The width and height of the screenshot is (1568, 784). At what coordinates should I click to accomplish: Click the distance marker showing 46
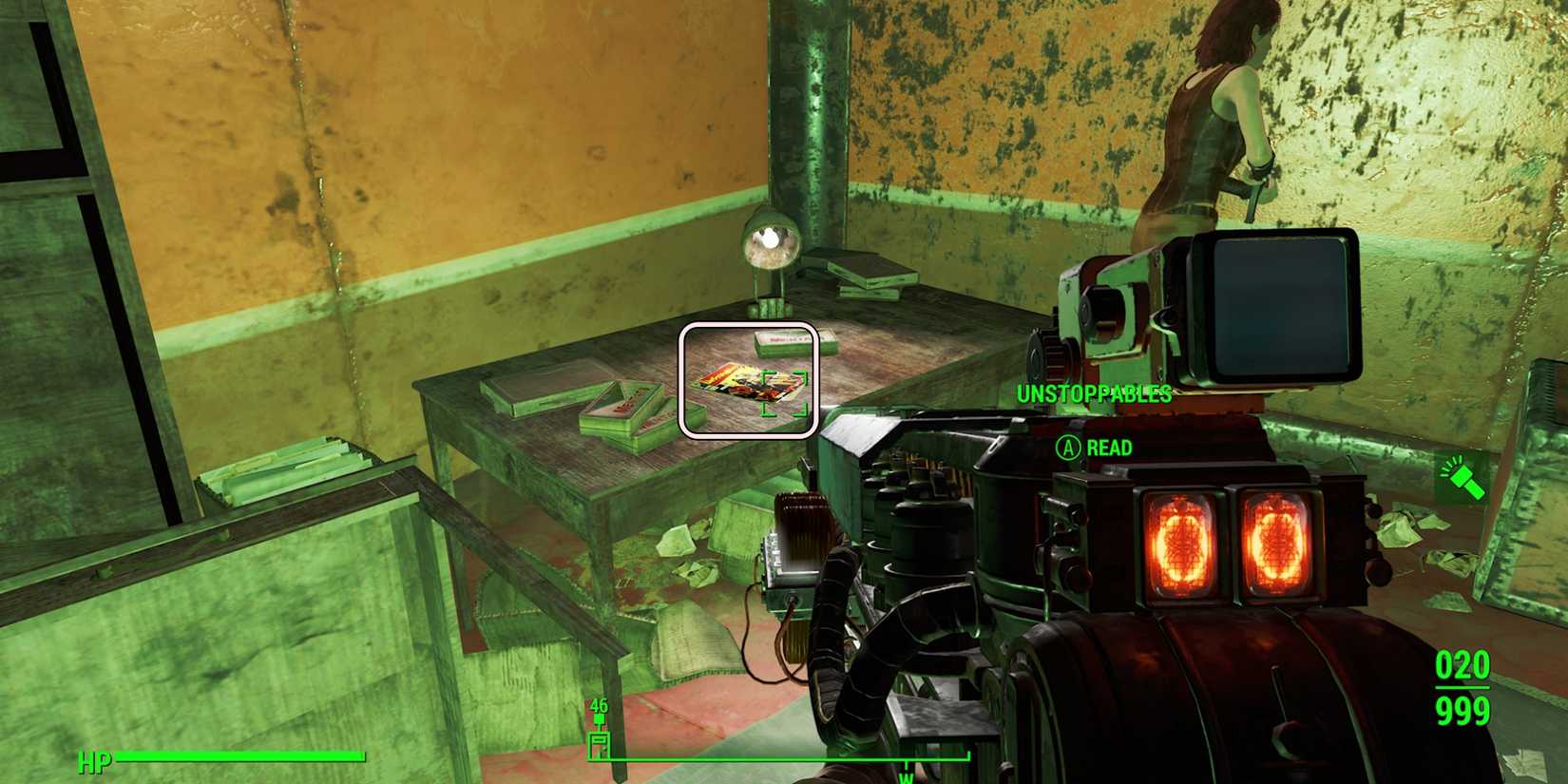(598, 706)
